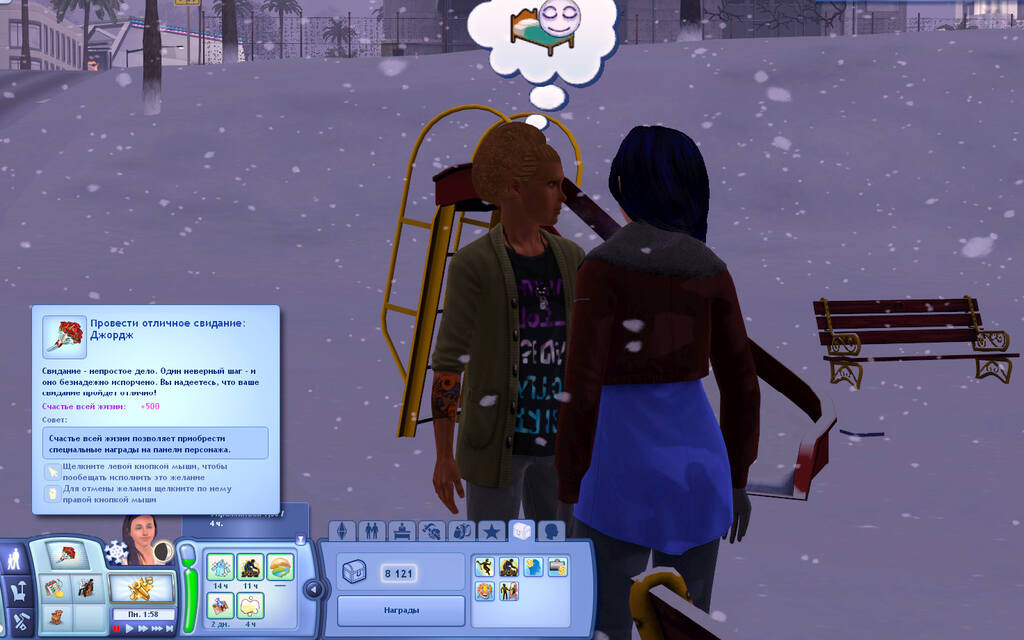This screenshot has height=640, width=1024.
Task: Switch to the star Opportunities tab
Action: [491, 531]
